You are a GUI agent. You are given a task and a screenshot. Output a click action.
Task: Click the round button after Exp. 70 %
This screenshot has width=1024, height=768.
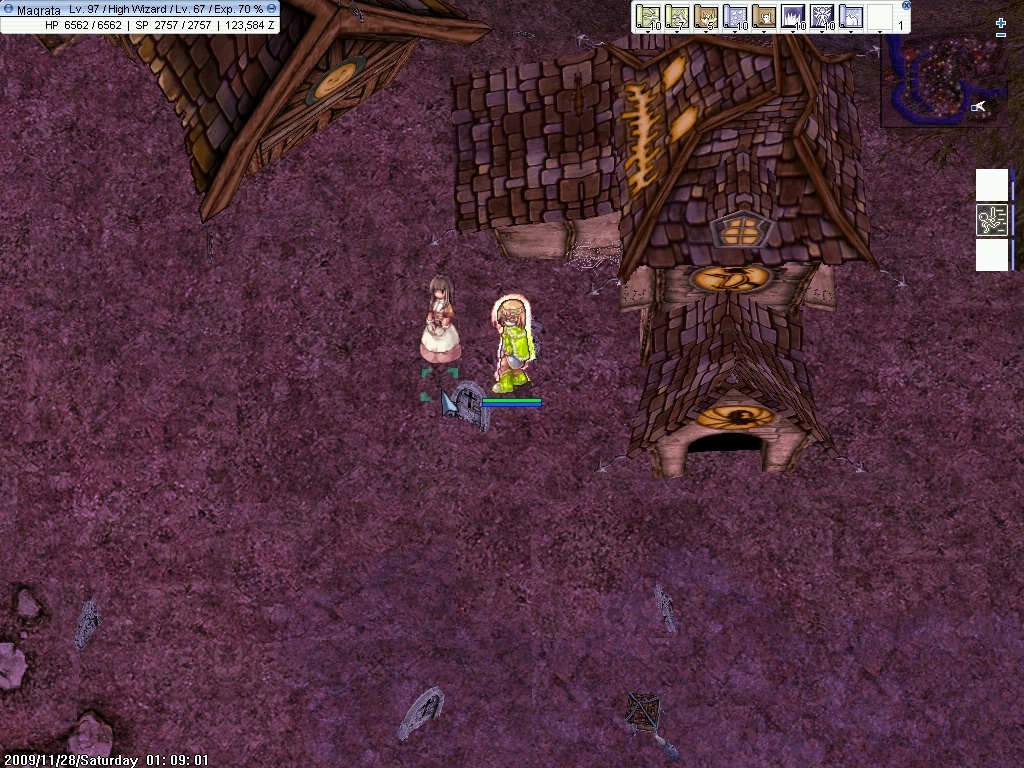pyautogui.click(x=272, y=9)
